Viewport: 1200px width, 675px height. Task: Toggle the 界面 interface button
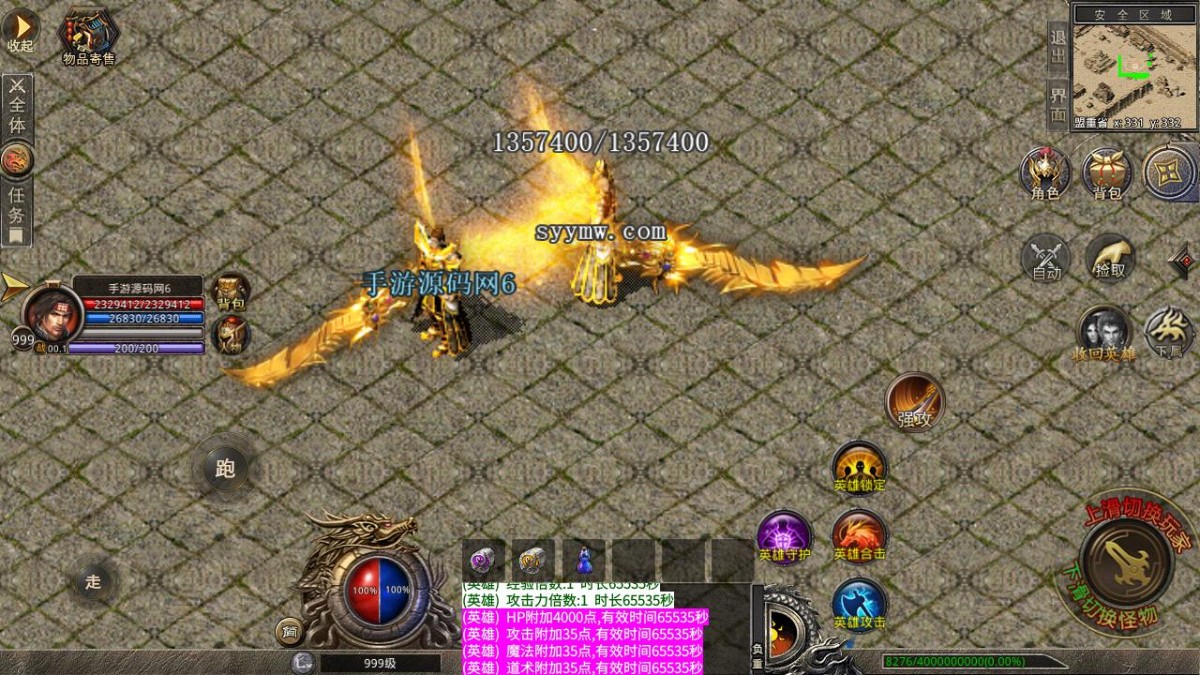[1057, 104]
